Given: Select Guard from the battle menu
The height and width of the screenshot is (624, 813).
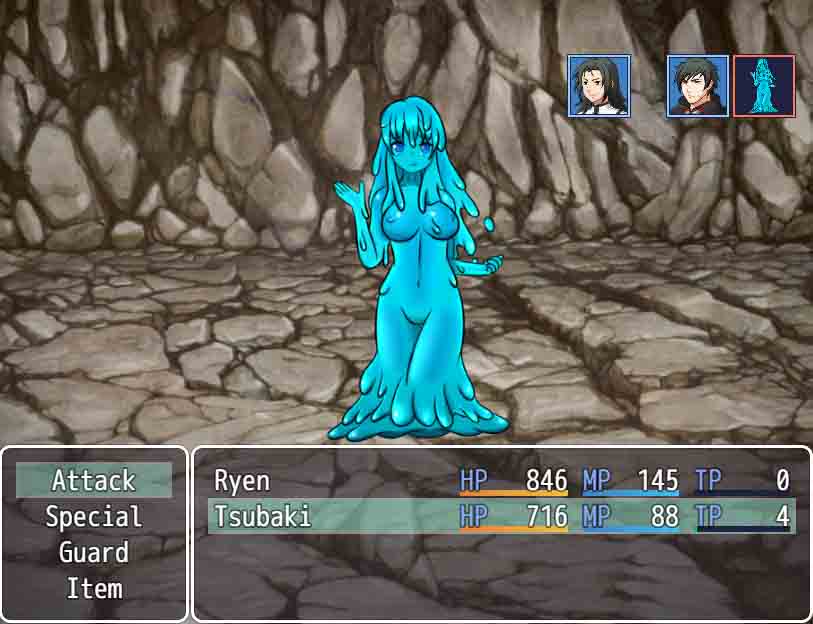Looking at the screenshot, I should point(94,553).
